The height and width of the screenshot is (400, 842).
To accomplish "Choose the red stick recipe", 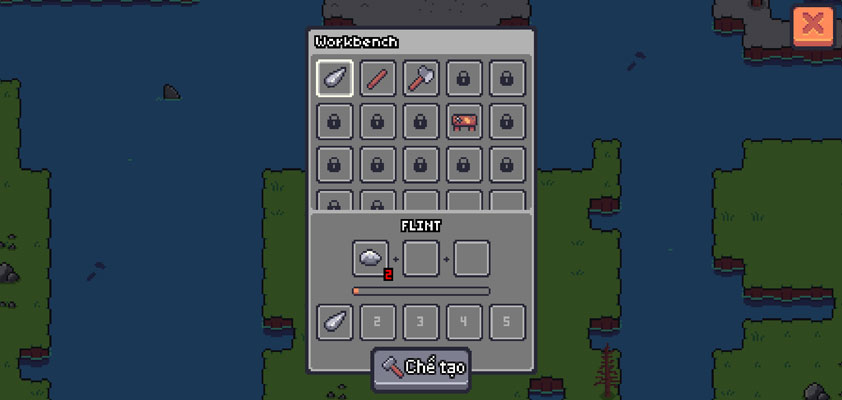I will pos(378,78).
